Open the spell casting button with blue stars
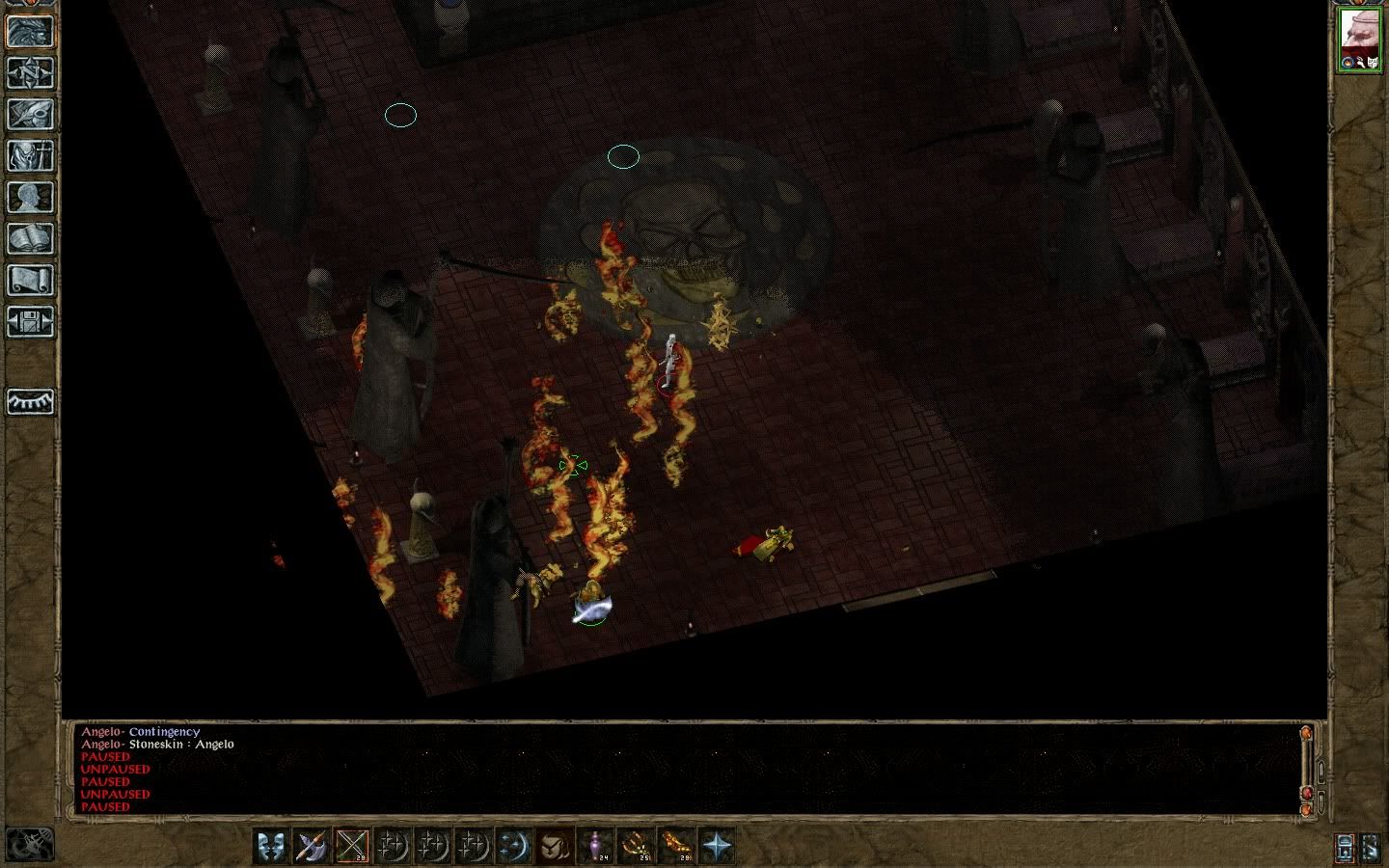1389x868 pixels. coord(514,846)
